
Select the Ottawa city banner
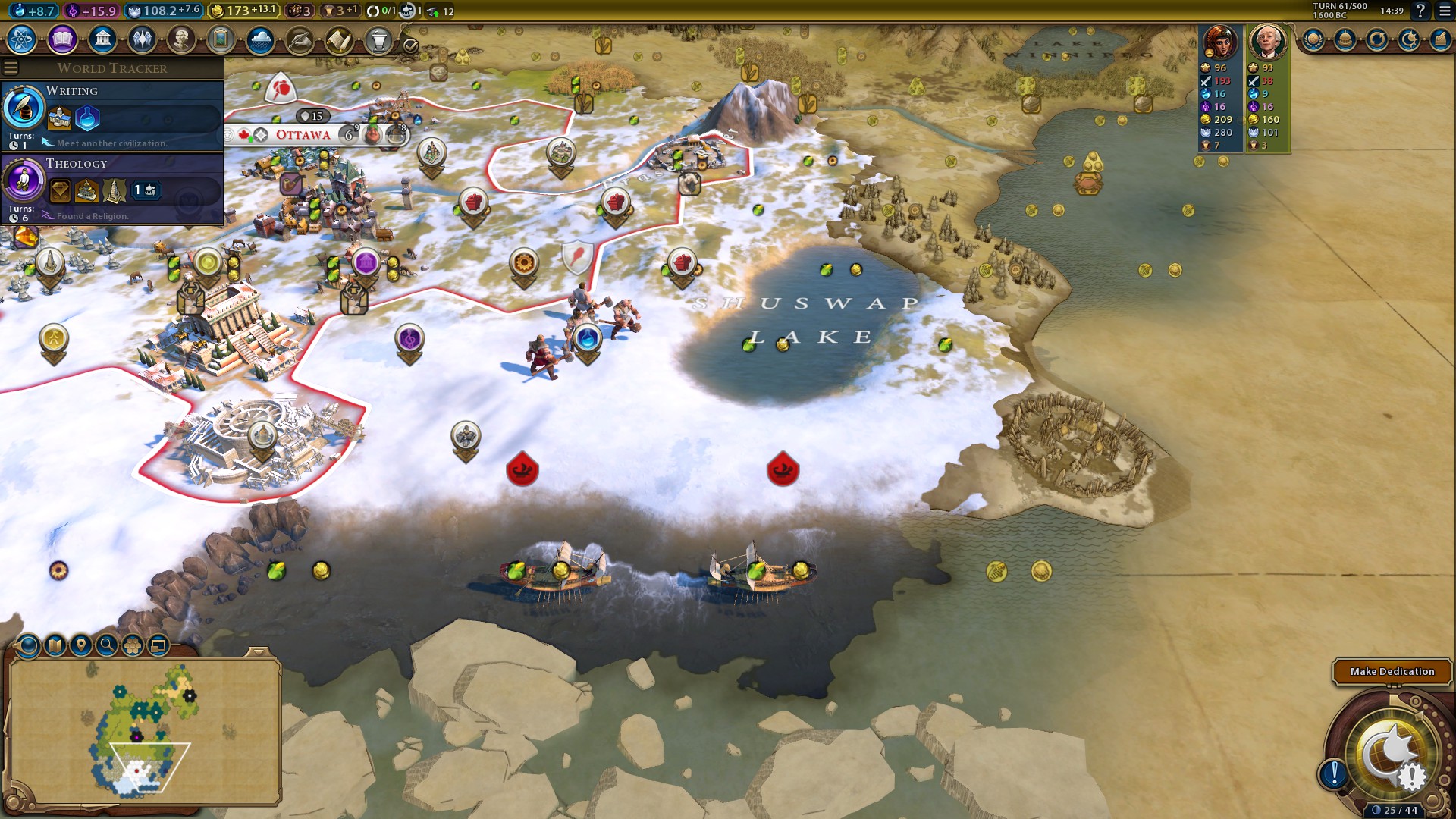click(303, 135)
